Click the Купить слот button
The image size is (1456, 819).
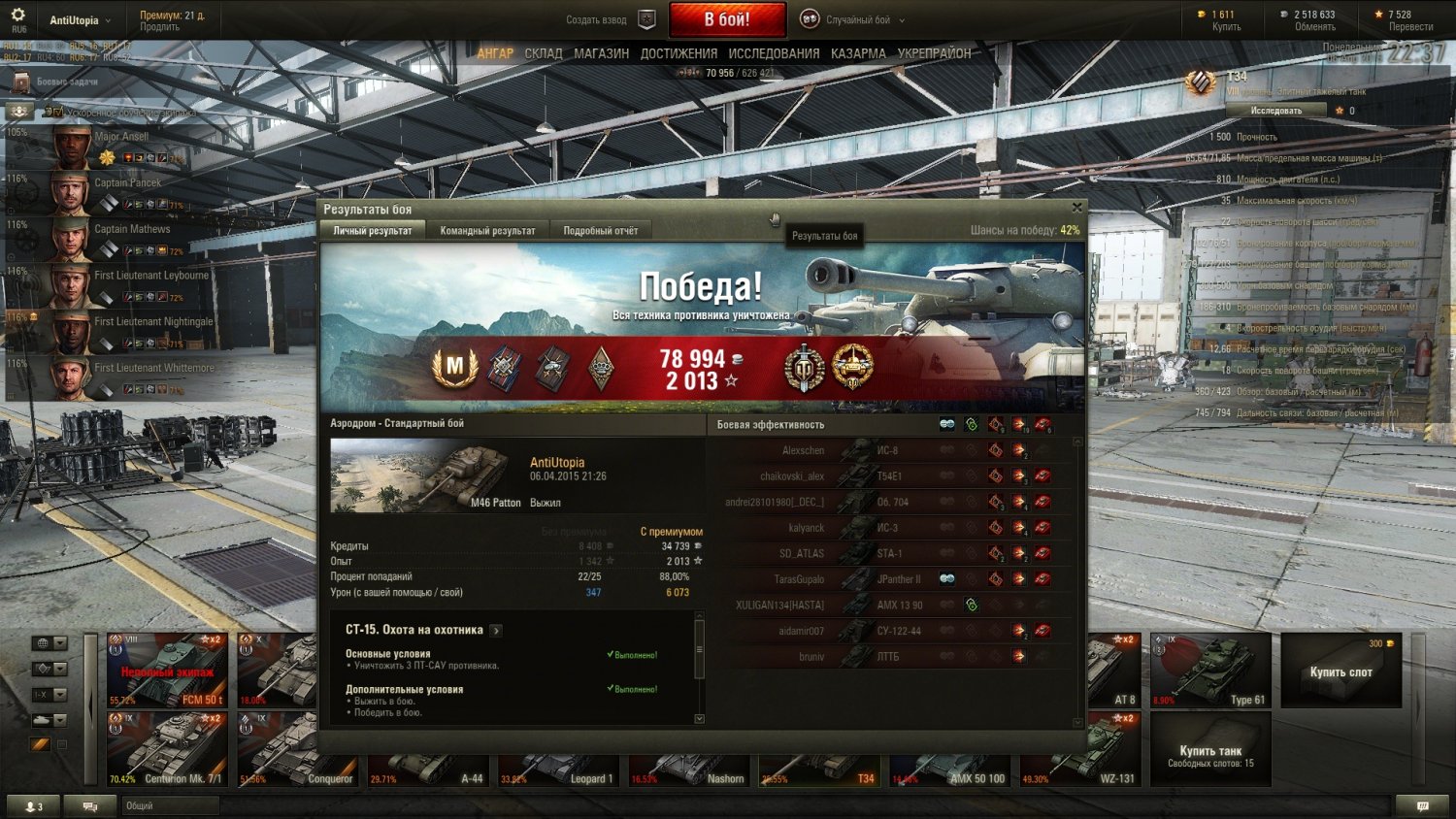(1340, 671)
